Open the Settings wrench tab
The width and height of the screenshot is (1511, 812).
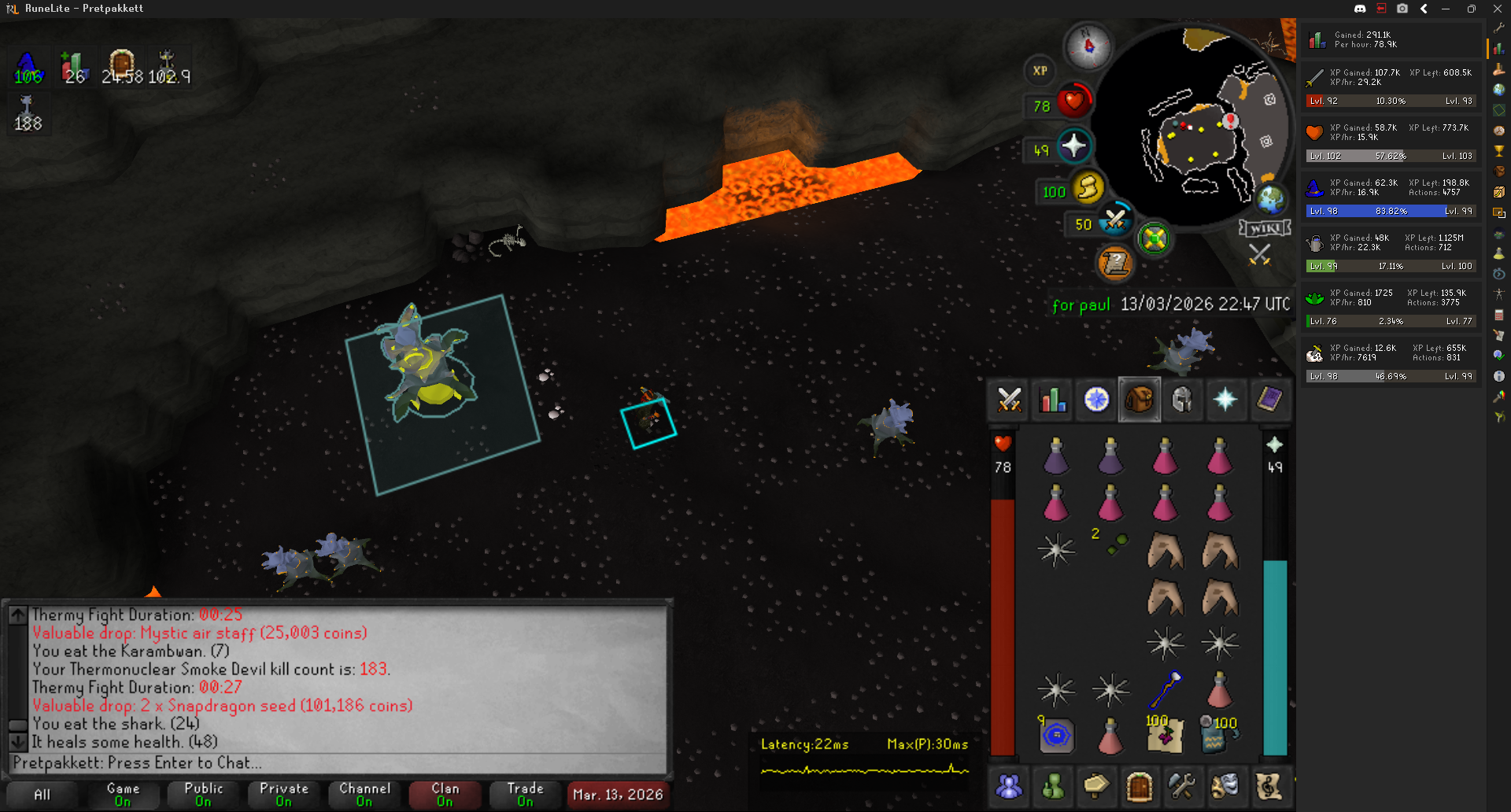[1182, 785]
